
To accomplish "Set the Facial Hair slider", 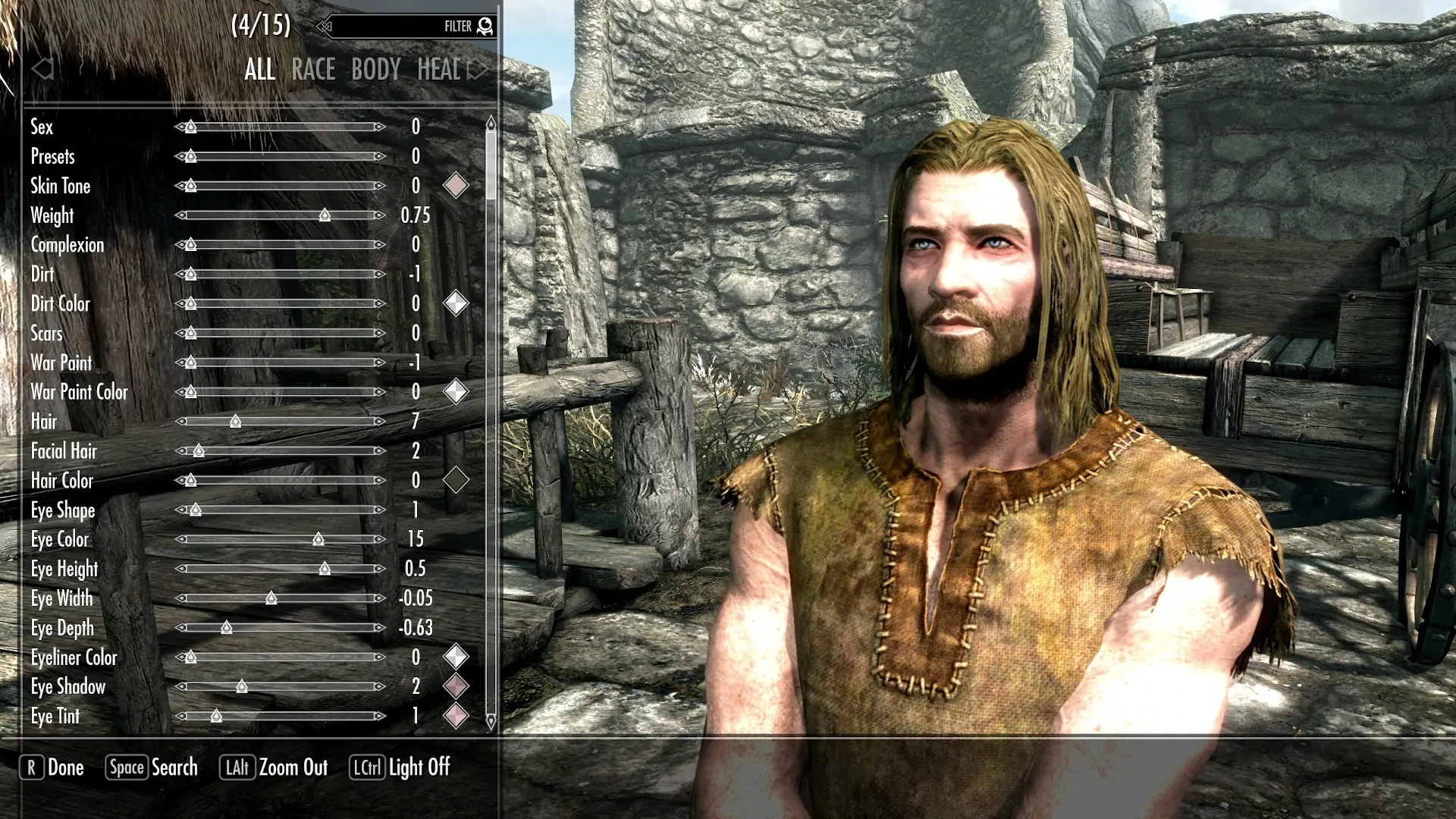I will click(x=199, y=451).
